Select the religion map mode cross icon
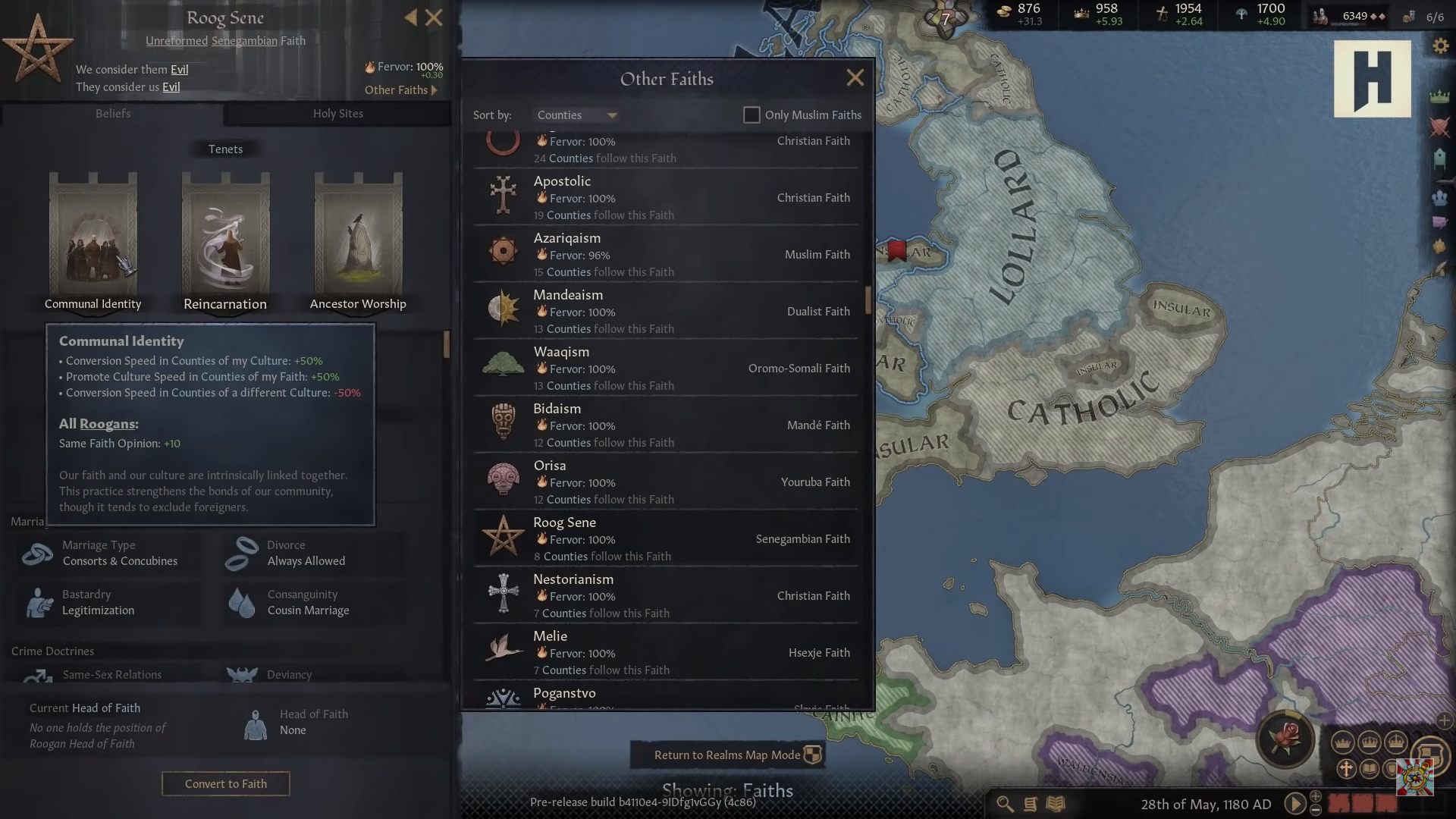1456x819 pixels. 1346,768
